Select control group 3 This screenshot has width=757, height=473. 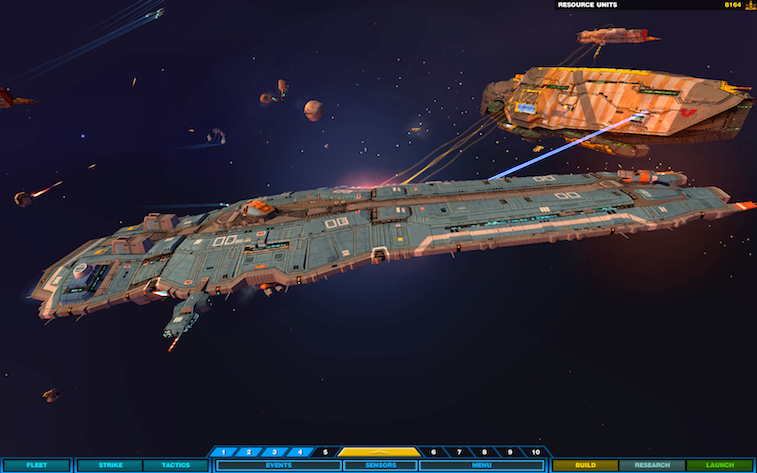pyautogui.click(x=274, y=452)
